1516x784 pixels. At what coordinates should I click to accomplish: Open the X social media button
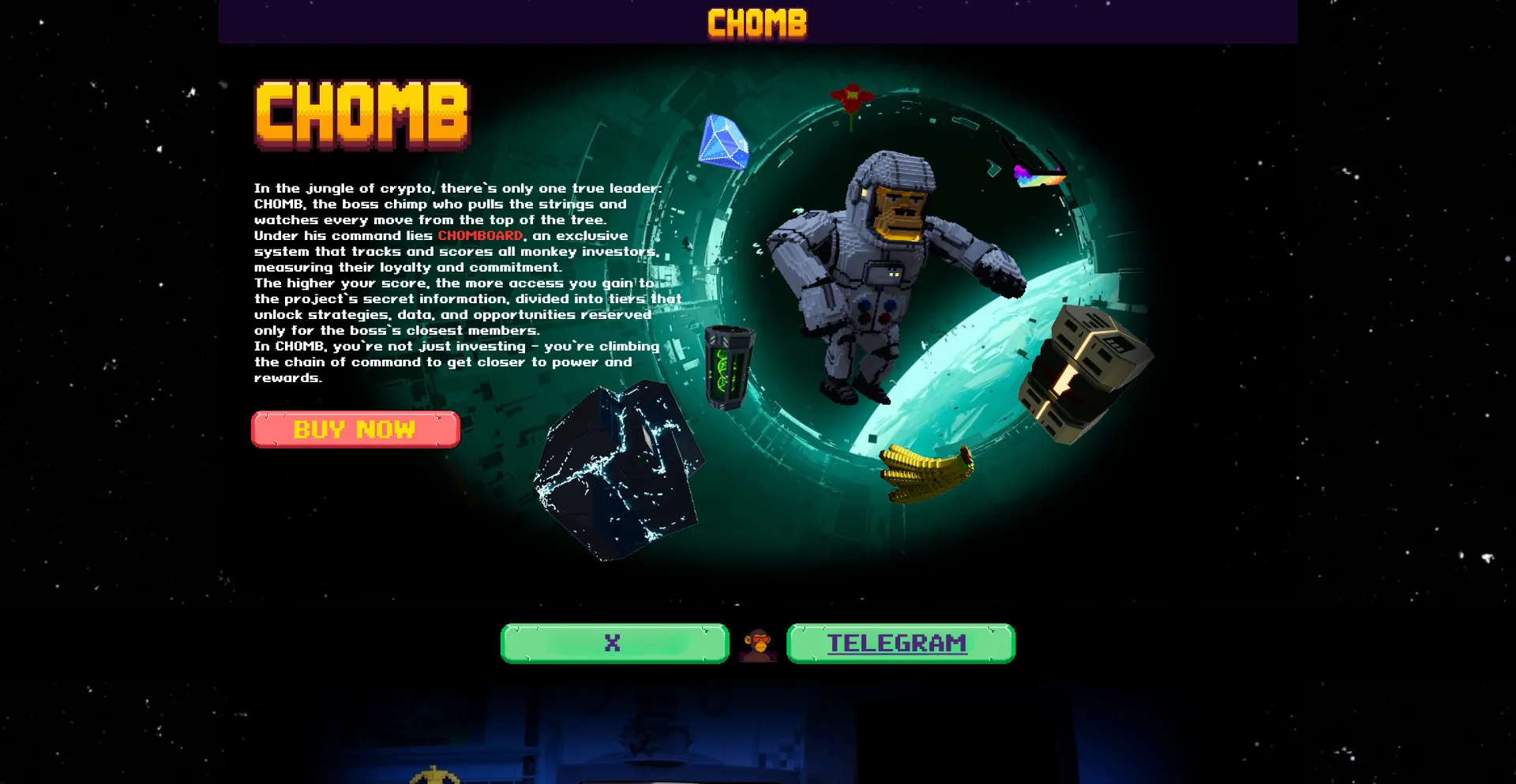pos(613,643)
